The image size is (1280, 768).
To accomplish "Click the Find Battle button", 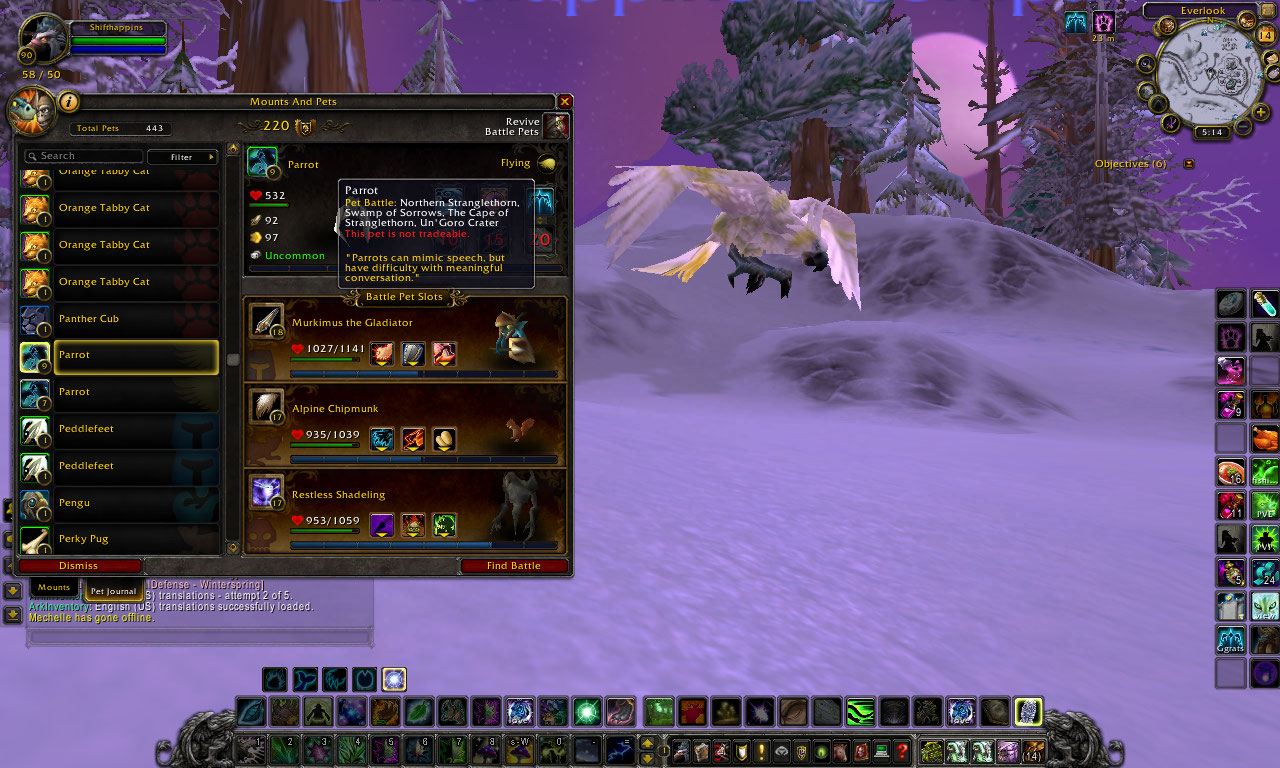I will 514,565.
